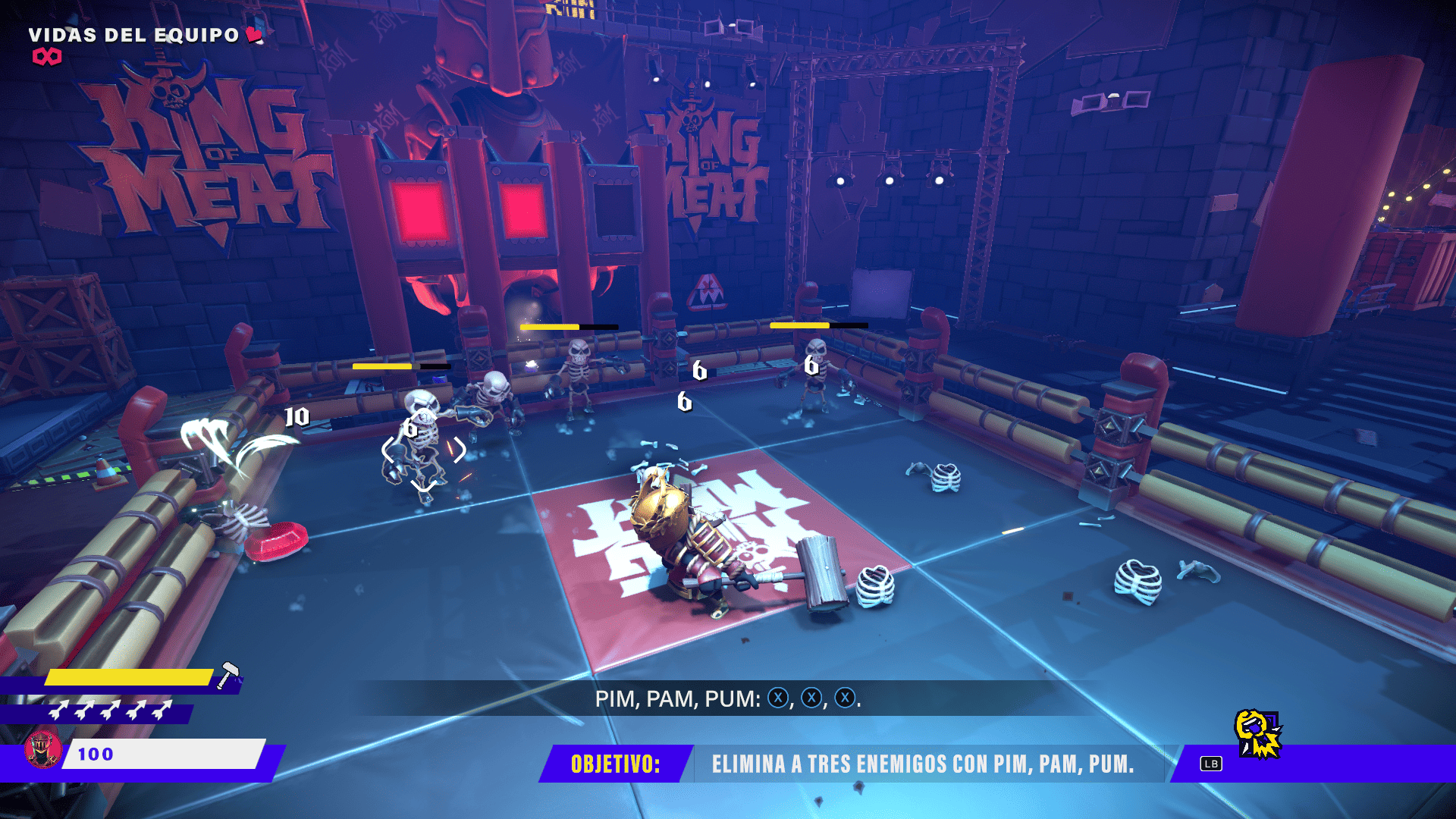The width and height of the screenshot is (1456, 819).
Task: Activate the yellow spiky mascot icon
Action: (1258, 734)
